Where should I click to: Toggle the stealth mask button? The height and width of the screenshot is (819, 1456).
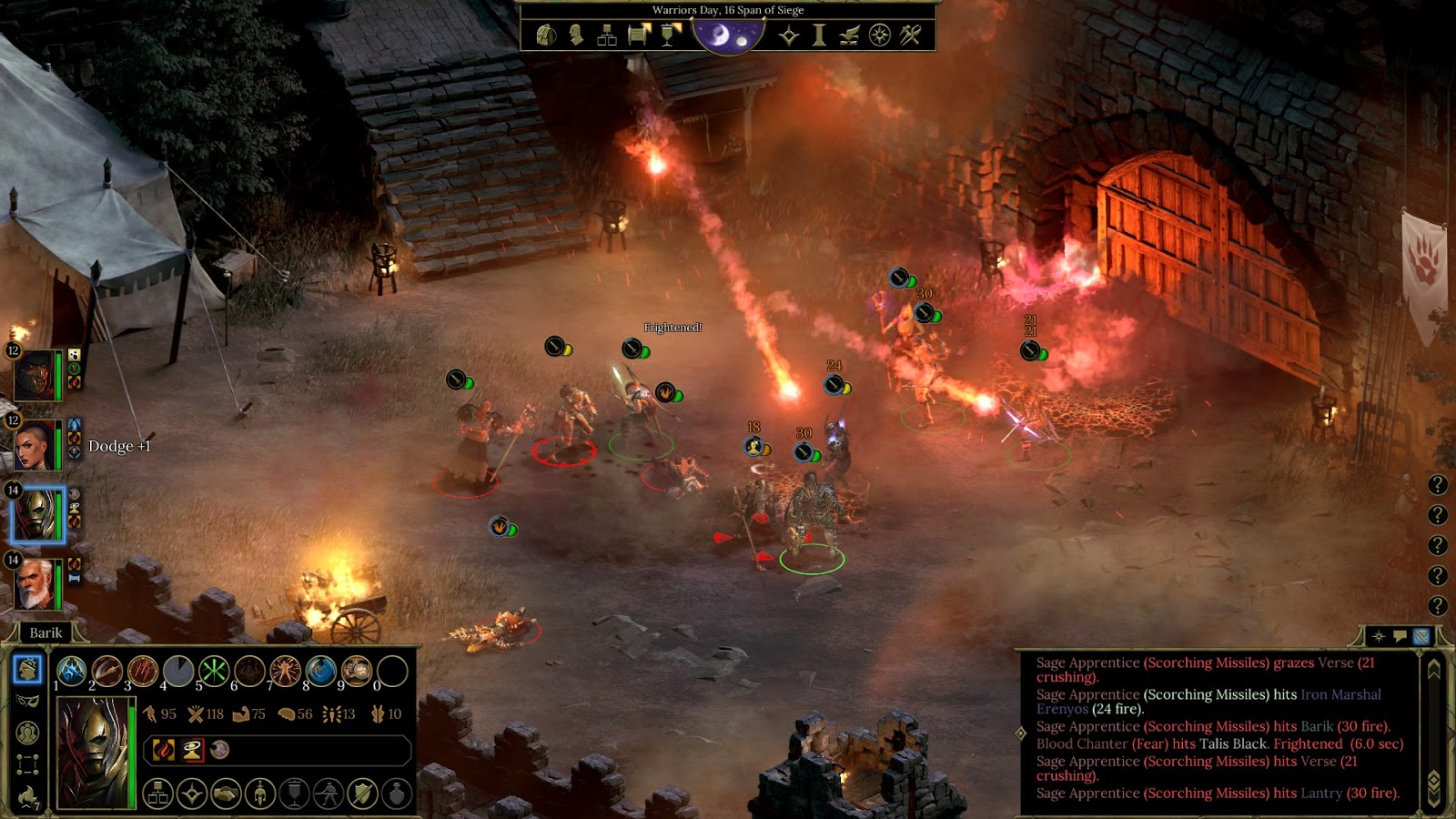point(27,702)
